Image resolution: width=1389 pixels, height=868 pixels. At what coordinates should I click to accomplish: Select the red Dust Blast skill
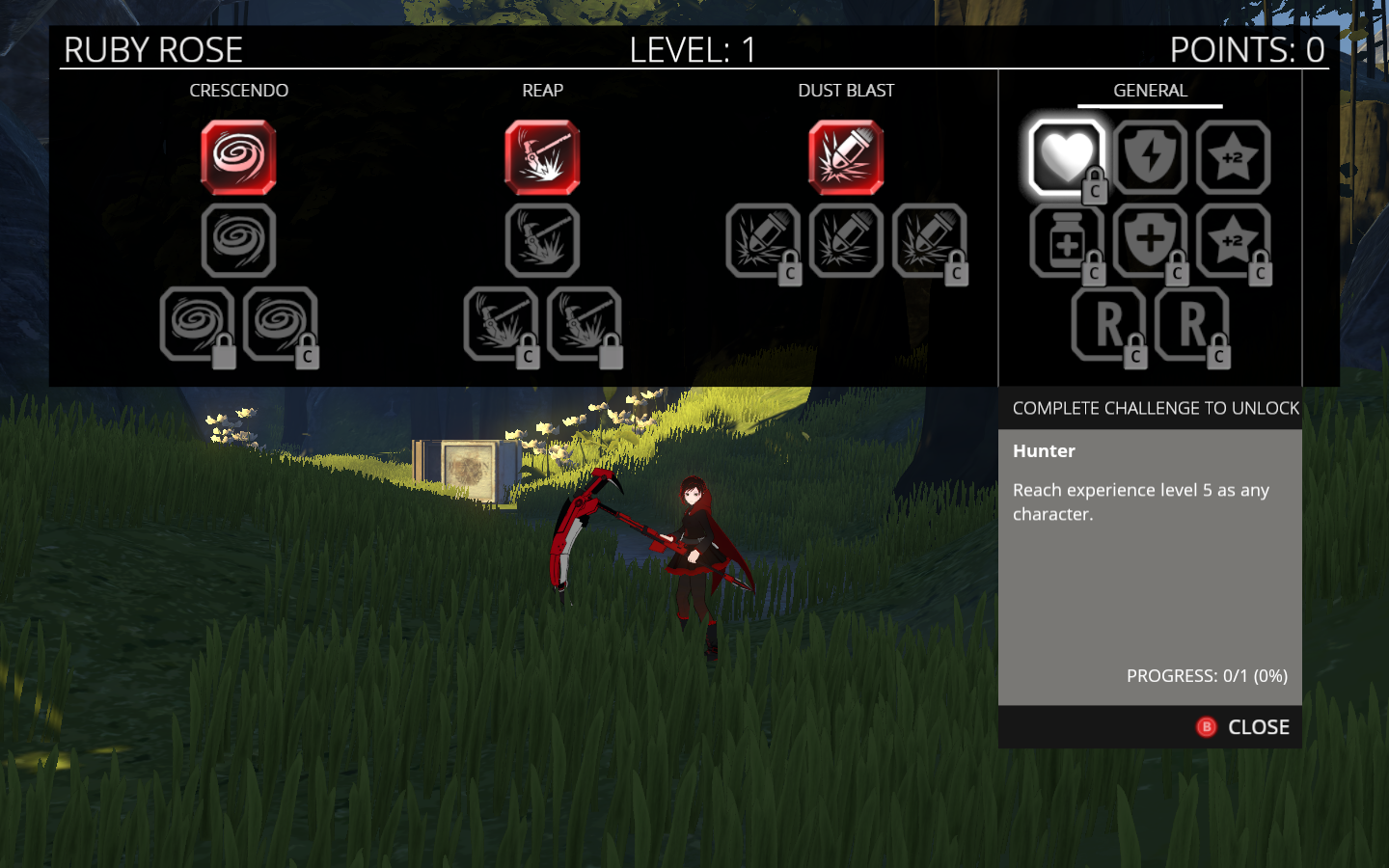846,157
